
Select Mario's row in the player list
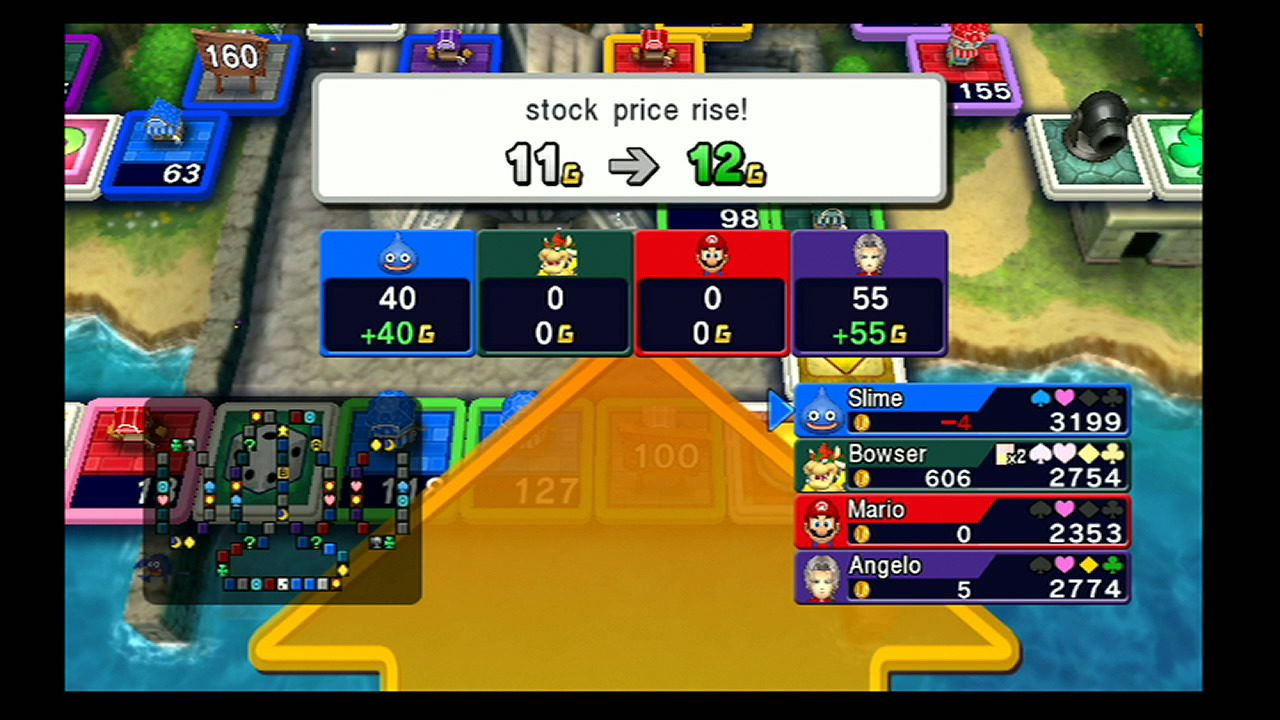[962, 522]
